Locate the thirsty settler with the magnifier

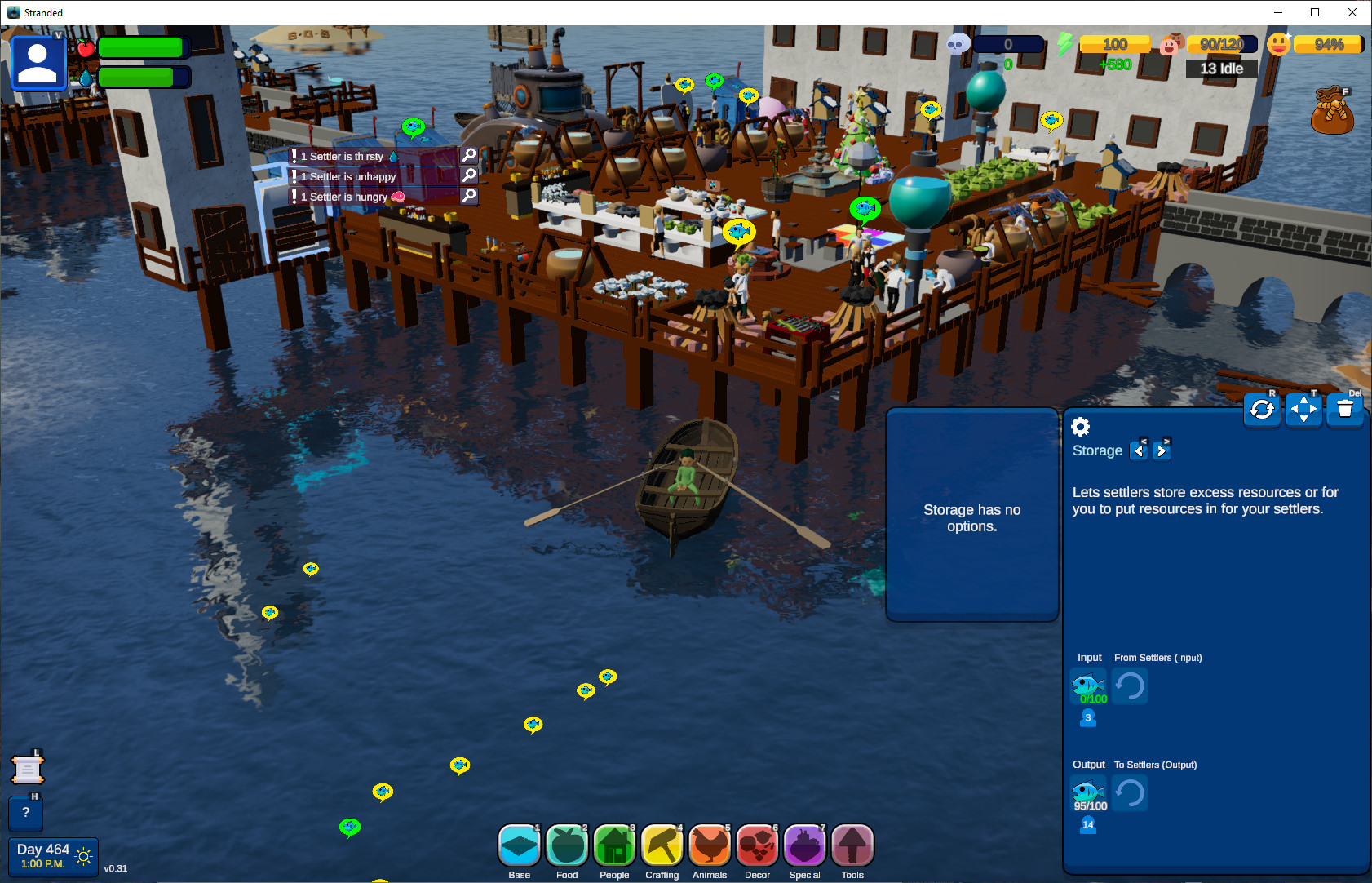[x=469, y=155]
